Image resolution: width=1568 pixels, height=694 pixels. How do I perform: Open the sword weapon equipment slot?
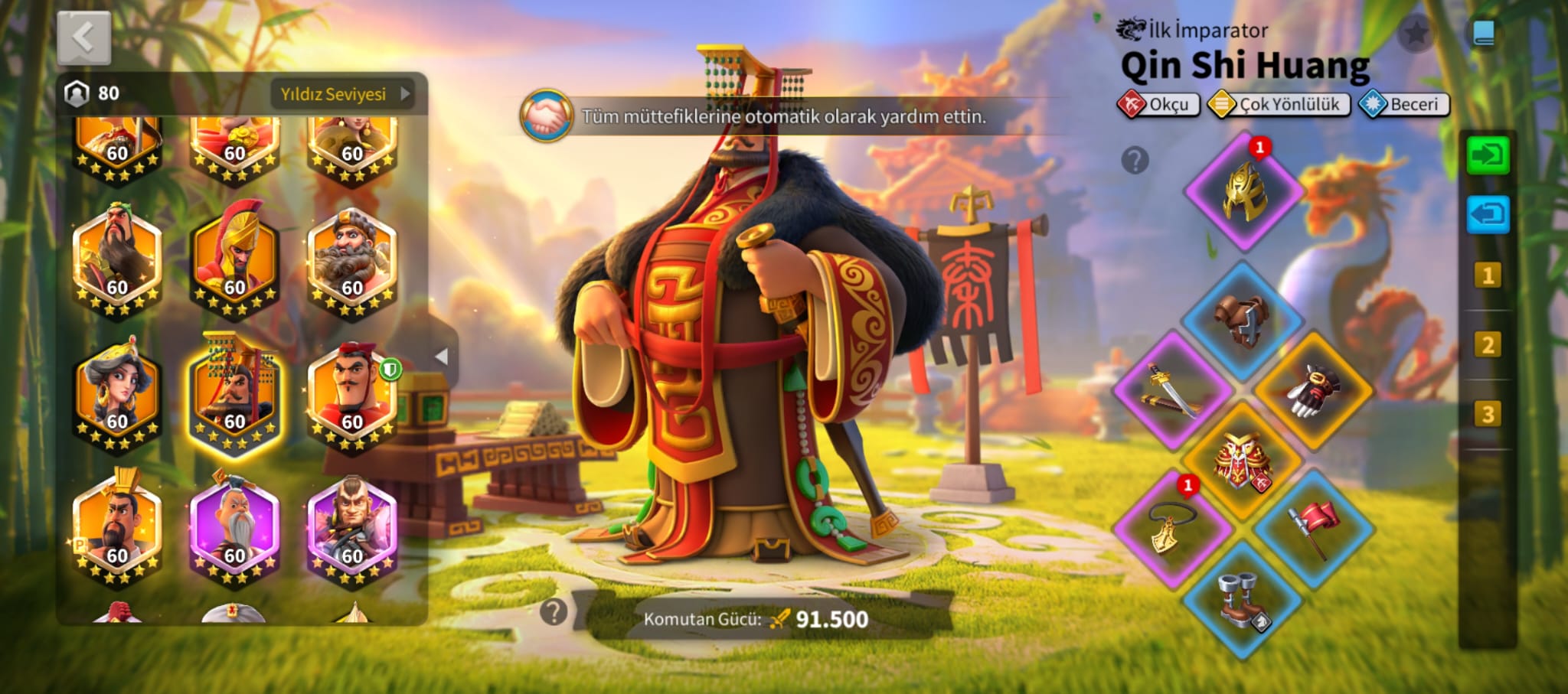[1172, 390]
